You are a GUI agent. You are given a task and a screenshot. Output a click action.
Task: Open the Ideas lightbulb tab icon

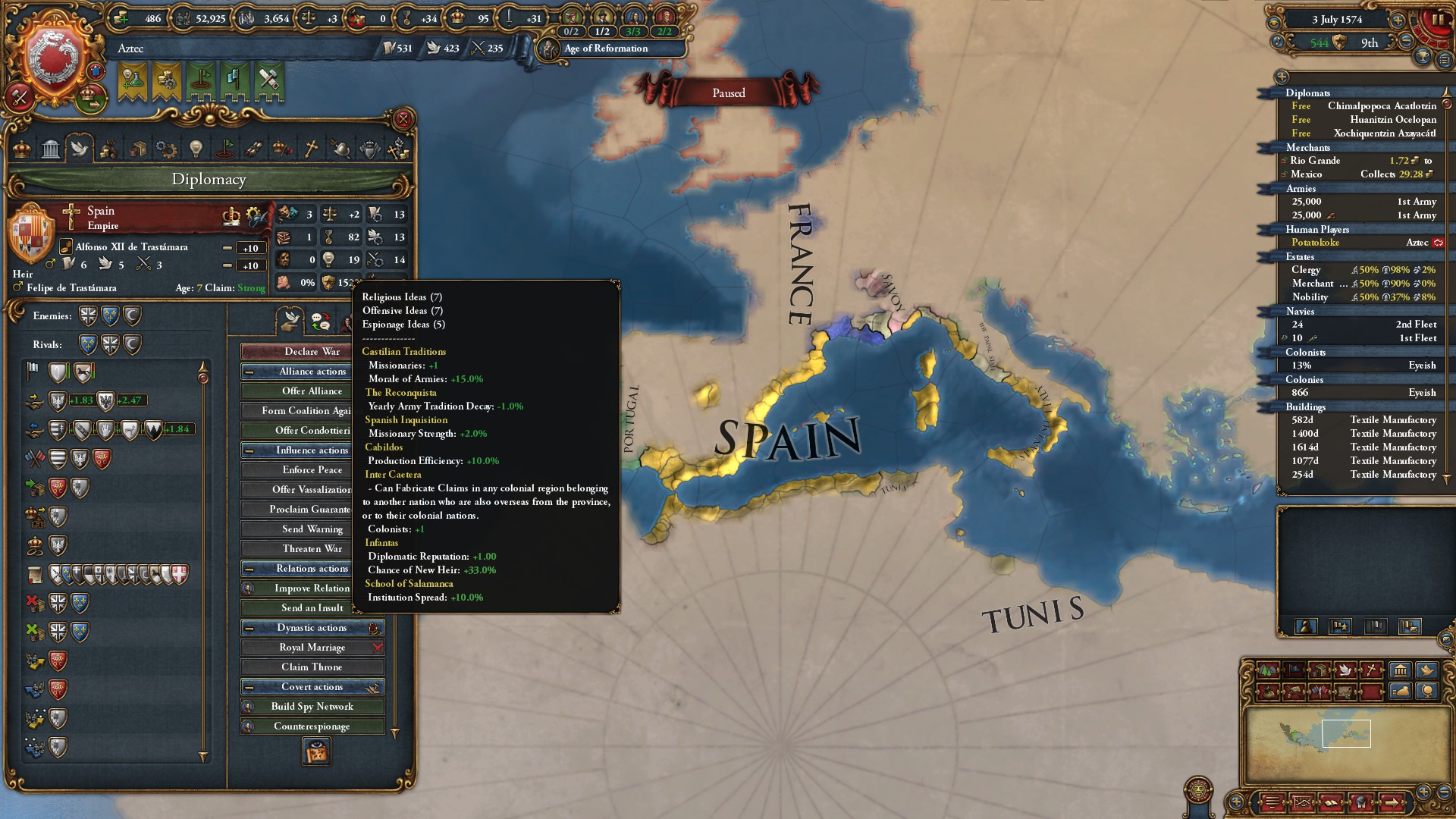tap(197, 149)
